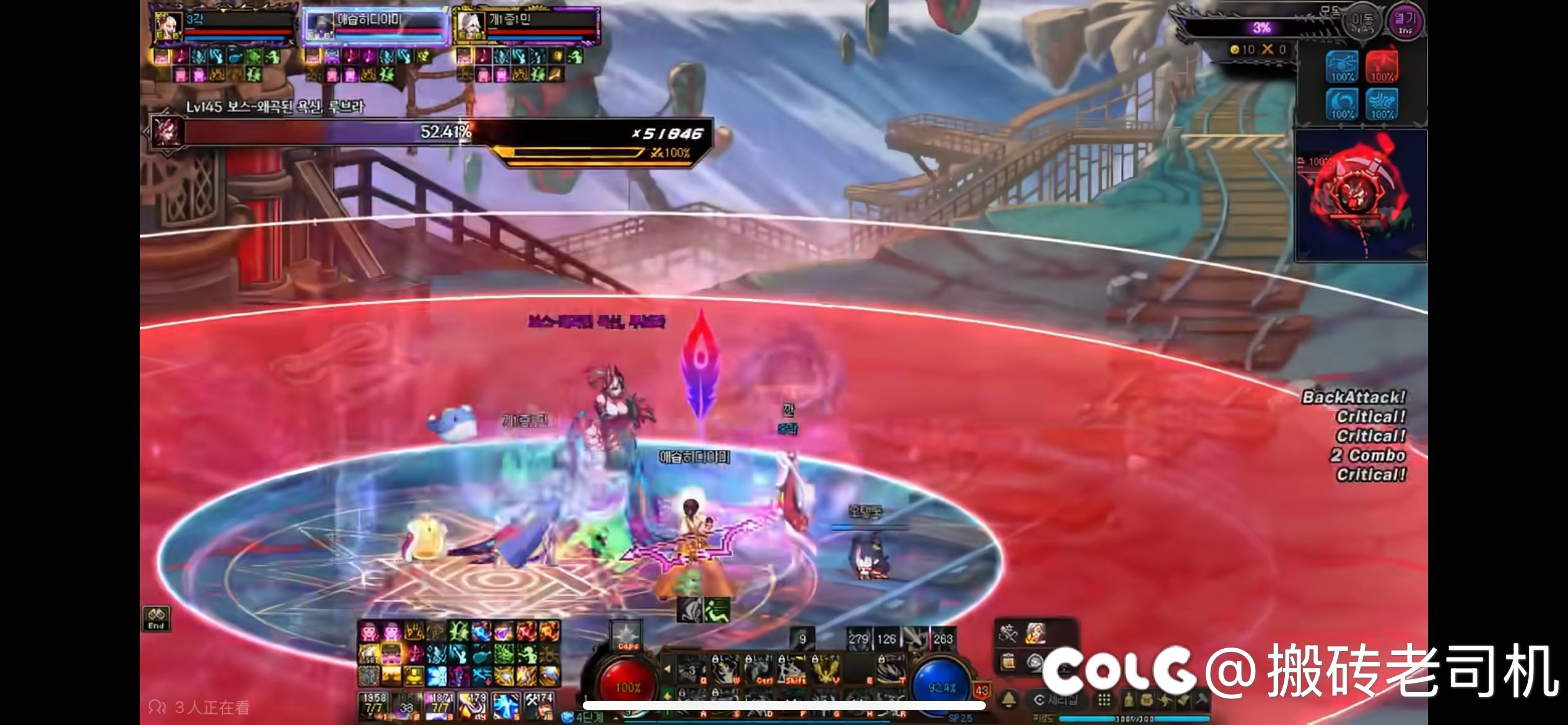1568x725 pixels.
Task: Select party member 개1증1민 frame
Action: pyautogui.click(x=526, y=27)
